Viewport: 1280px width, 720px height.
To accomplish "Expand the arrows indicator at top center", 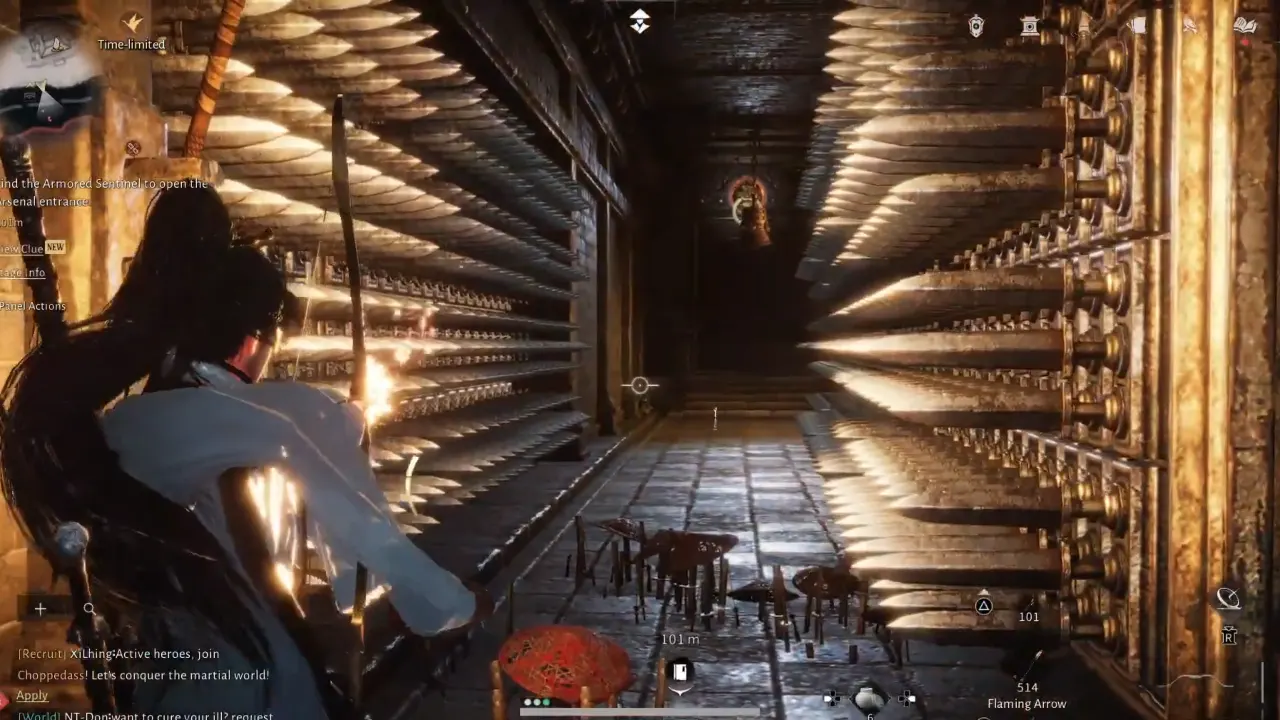I will click(x=639, y=20).
